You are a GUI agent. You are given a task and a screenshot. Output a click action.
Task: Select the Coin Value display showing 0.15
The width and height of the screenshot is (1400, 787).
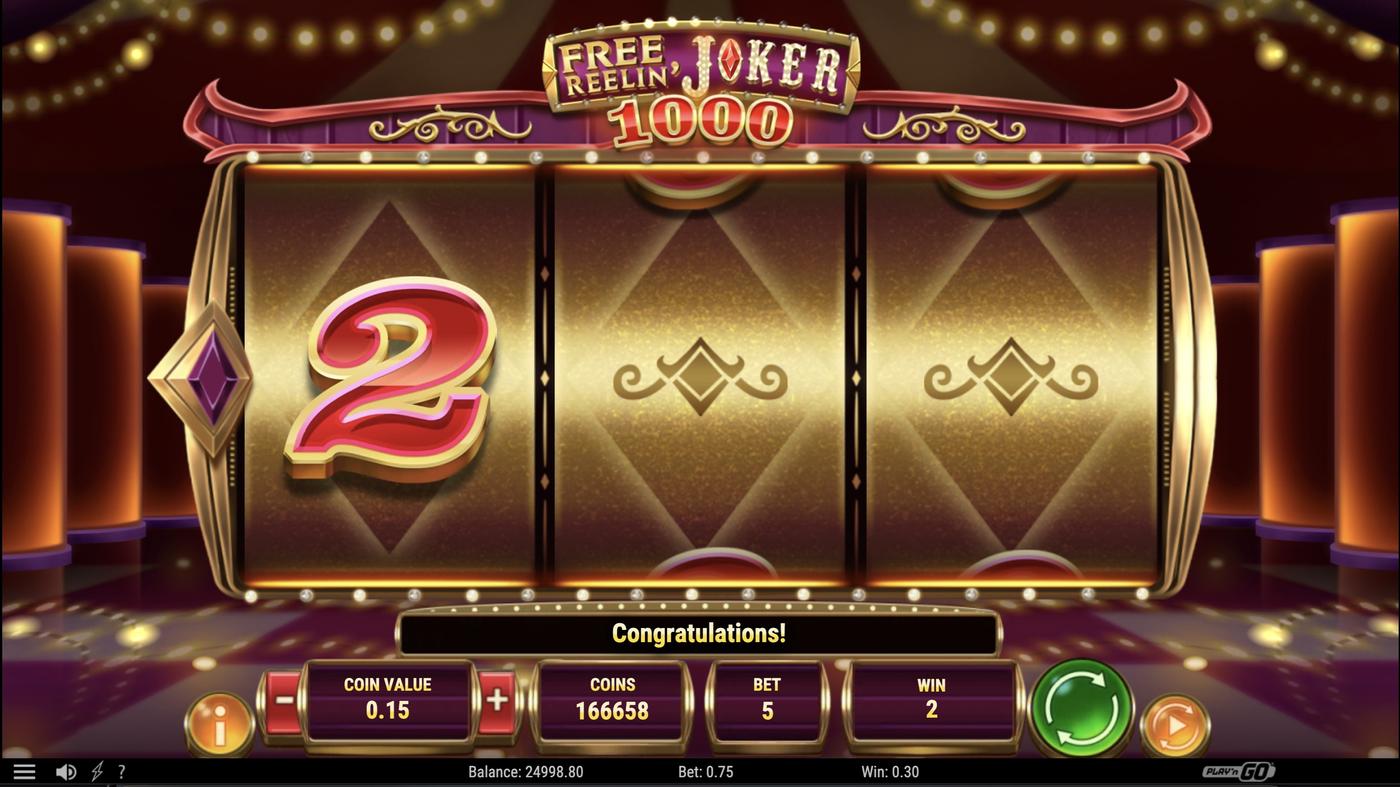pyautogui.click(x=390, y=700)
